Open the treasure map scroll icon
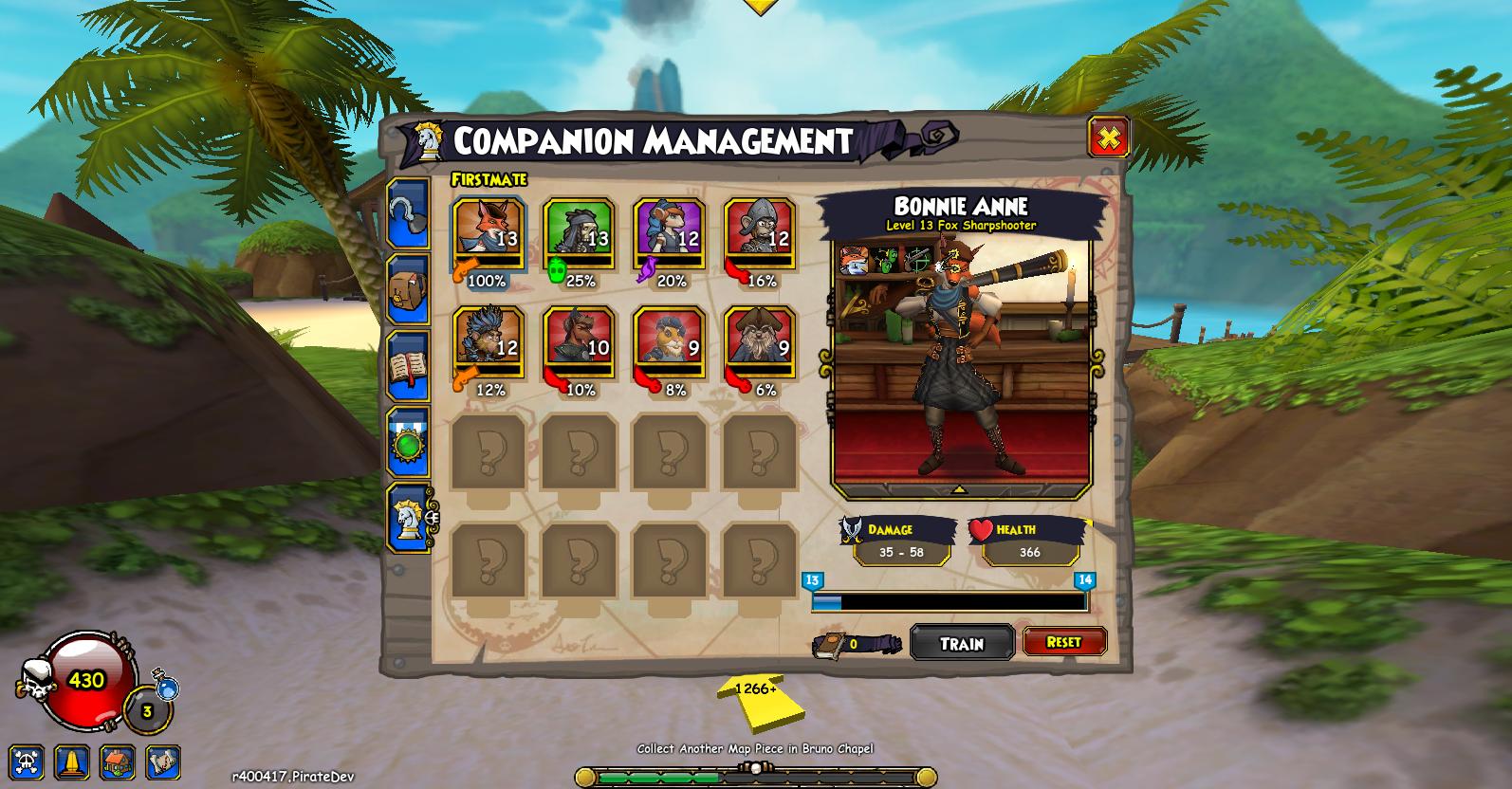This screenshot has width=1512, height=789. coord(163,761)
